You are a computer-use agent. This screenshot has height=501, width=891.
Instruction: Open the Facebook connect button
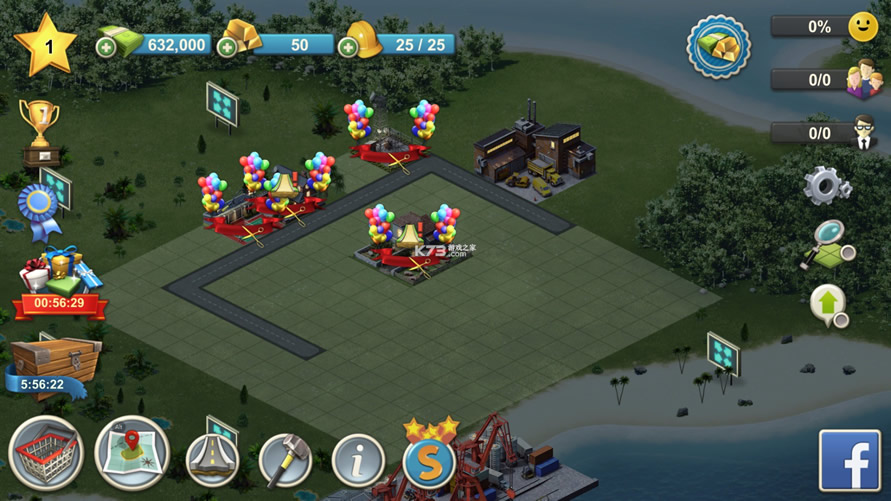pyautogui.click(x=849, y=460)
